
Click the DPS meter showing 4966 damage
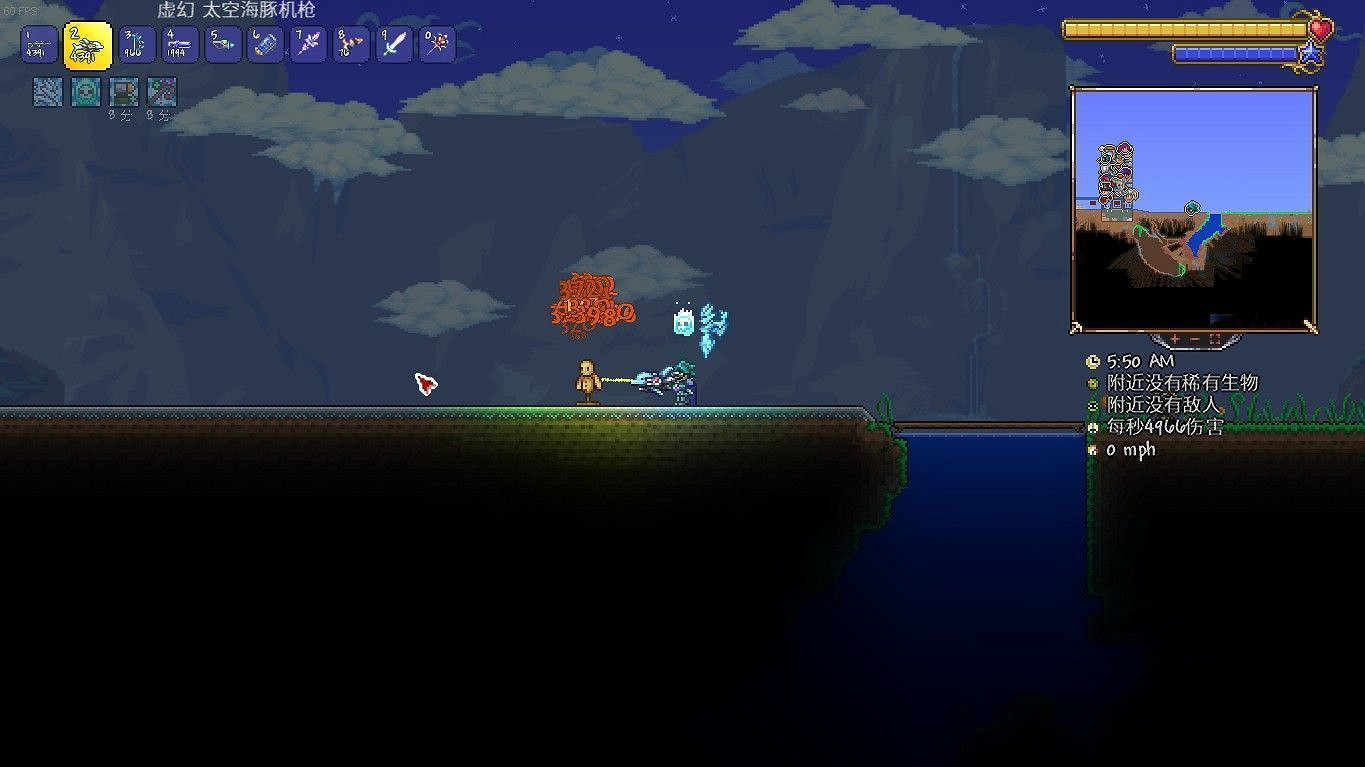coord(1092,427)
